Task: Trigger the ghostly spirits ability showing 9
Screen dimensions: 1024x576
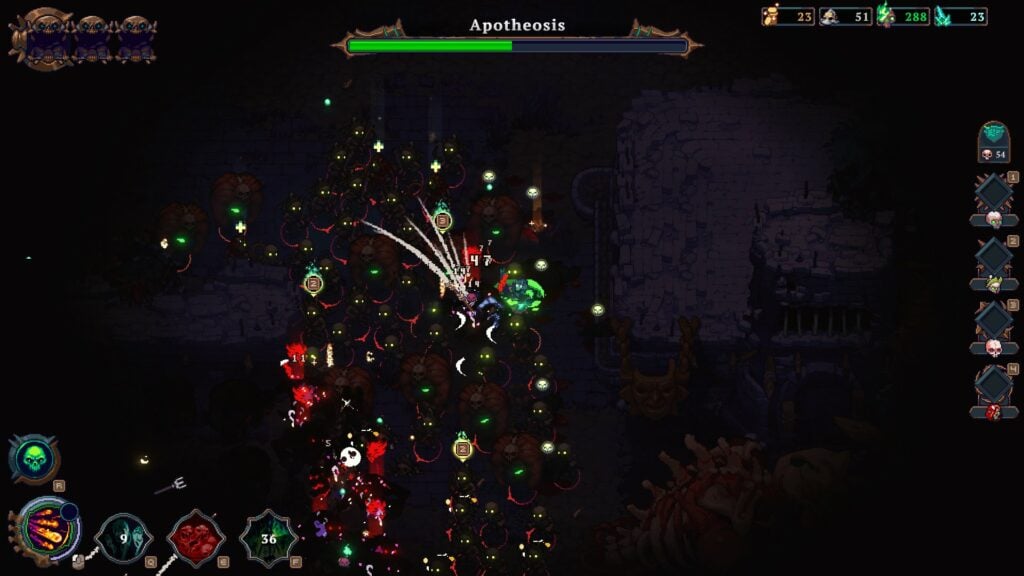Action: 123,538
